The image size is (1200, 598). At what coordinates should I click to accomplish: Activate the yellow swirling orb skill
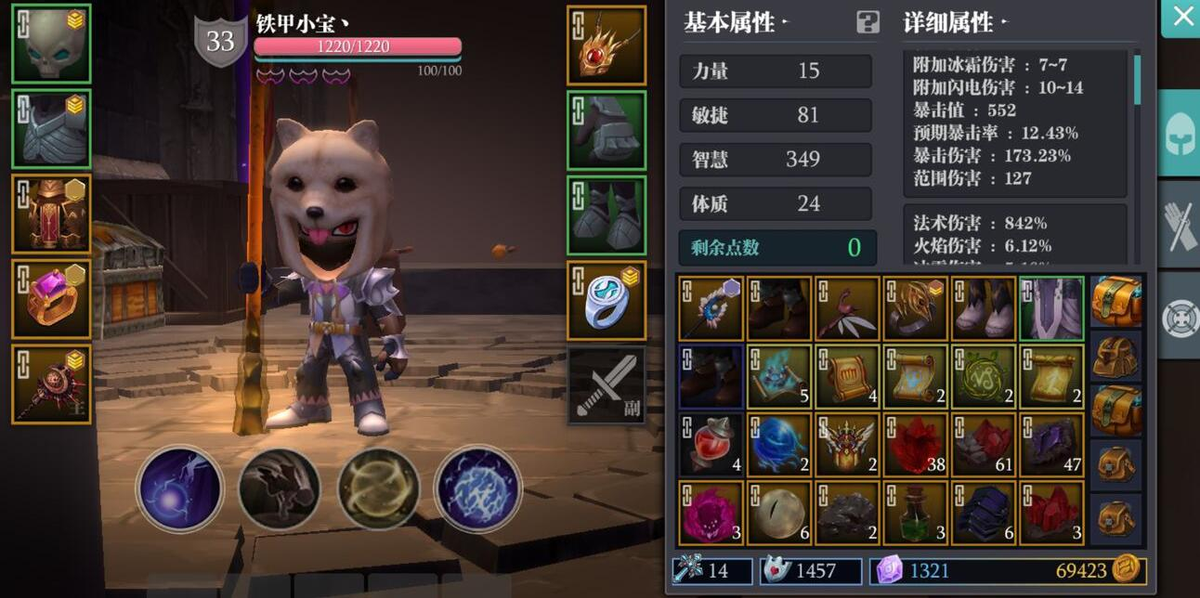378,488
